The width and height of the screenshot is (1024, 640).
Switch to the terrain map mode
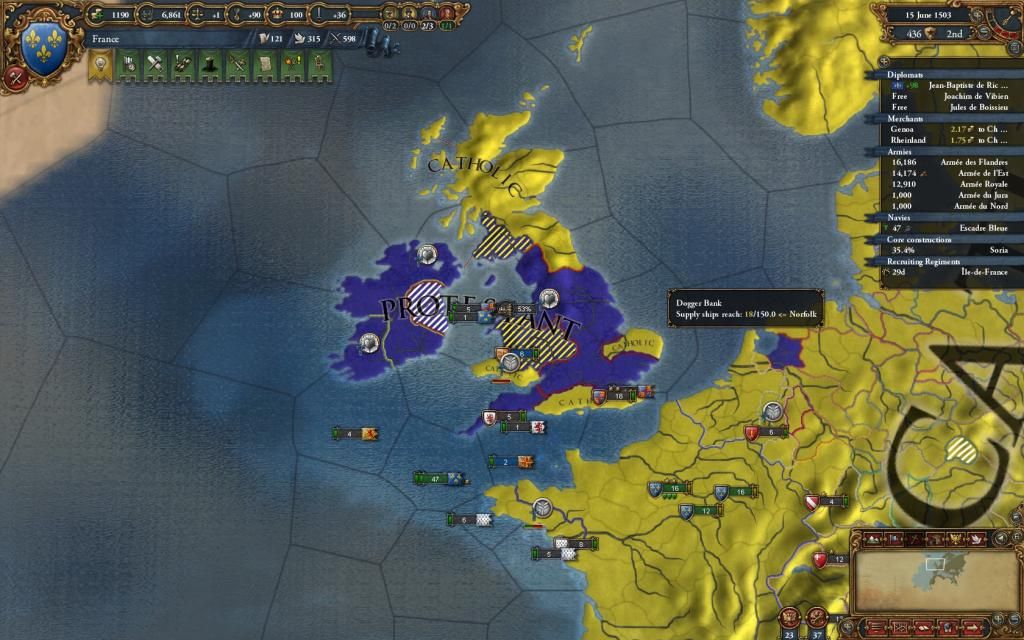coord(873,539)
